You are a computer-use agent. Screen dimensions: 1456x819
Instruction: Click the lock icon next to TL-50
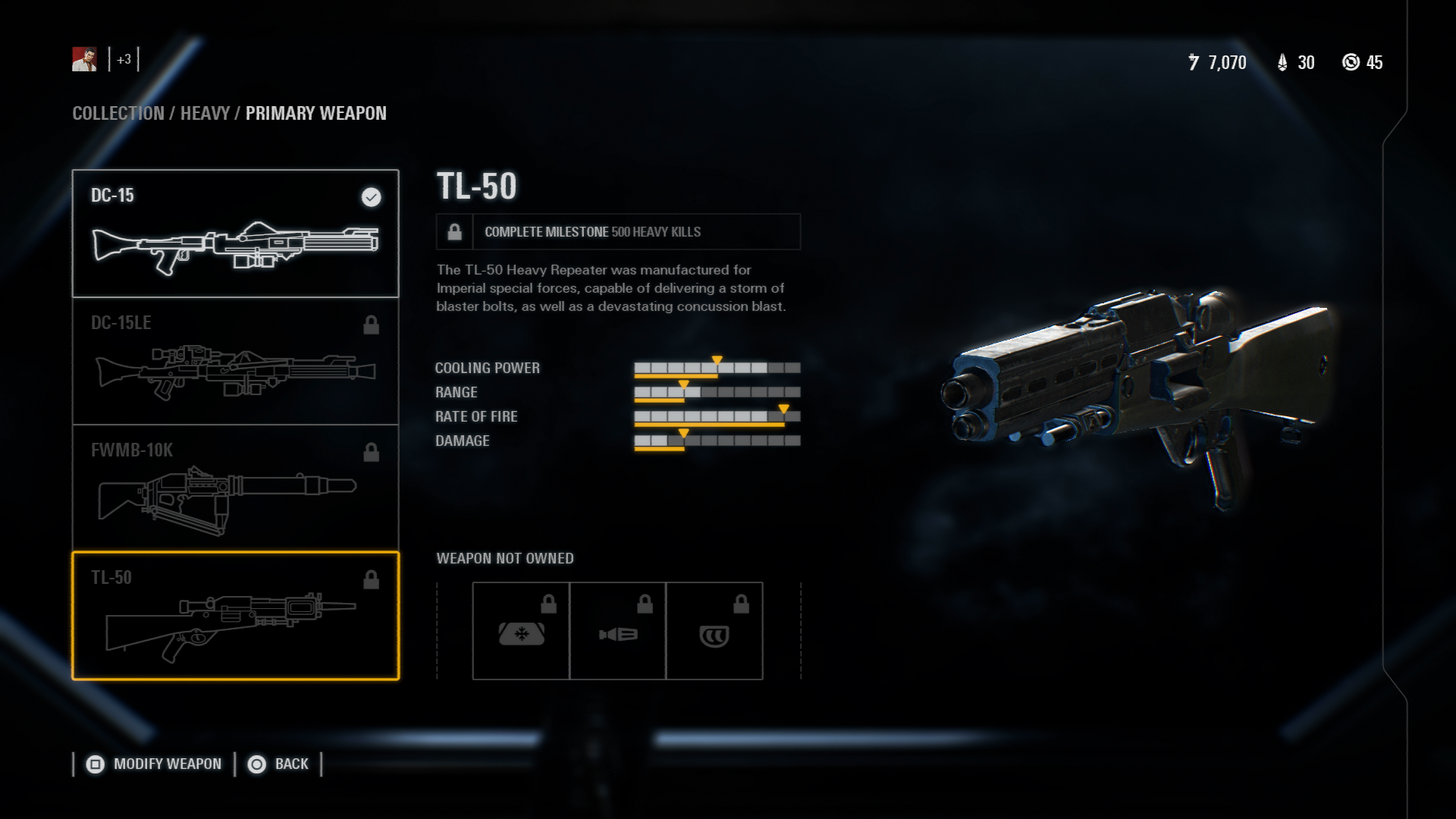[372, 580]
